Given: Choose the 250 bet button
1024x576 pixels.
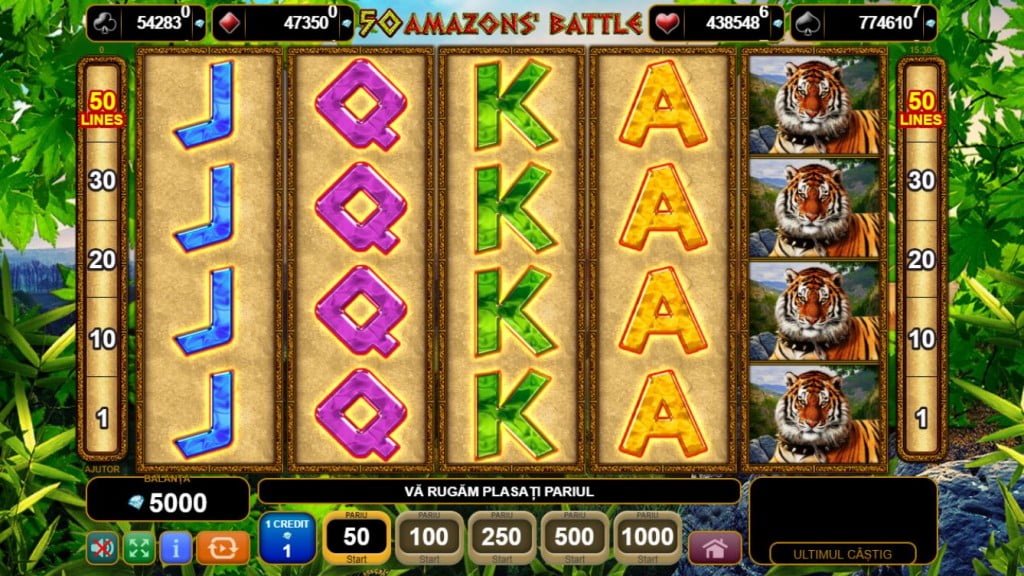Looking at the screenshot, I should 501,538.
